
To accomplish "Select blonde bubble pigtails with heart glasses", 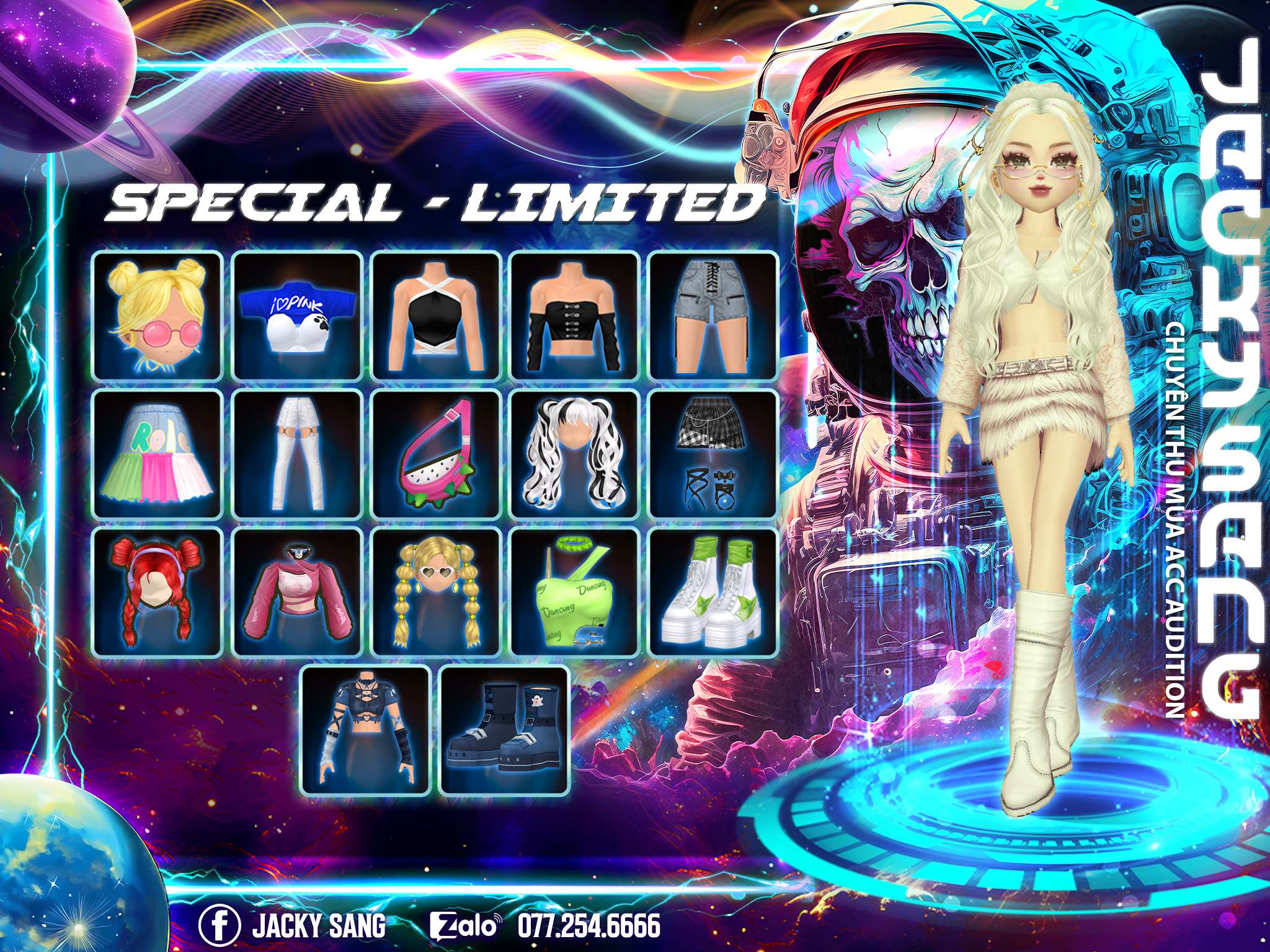I will coord(436,591).
